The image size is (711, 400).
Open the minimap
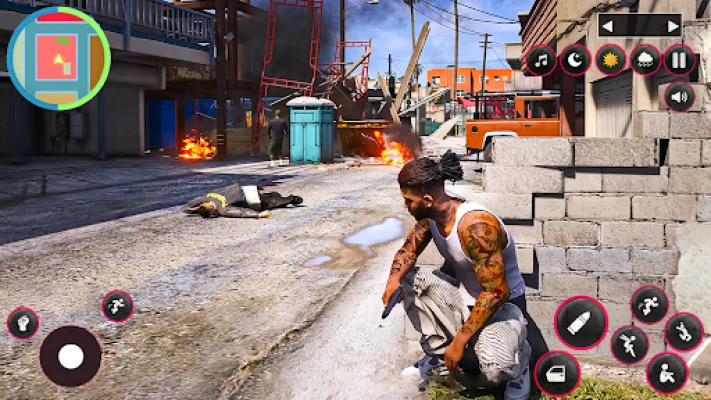pos(58,58)
